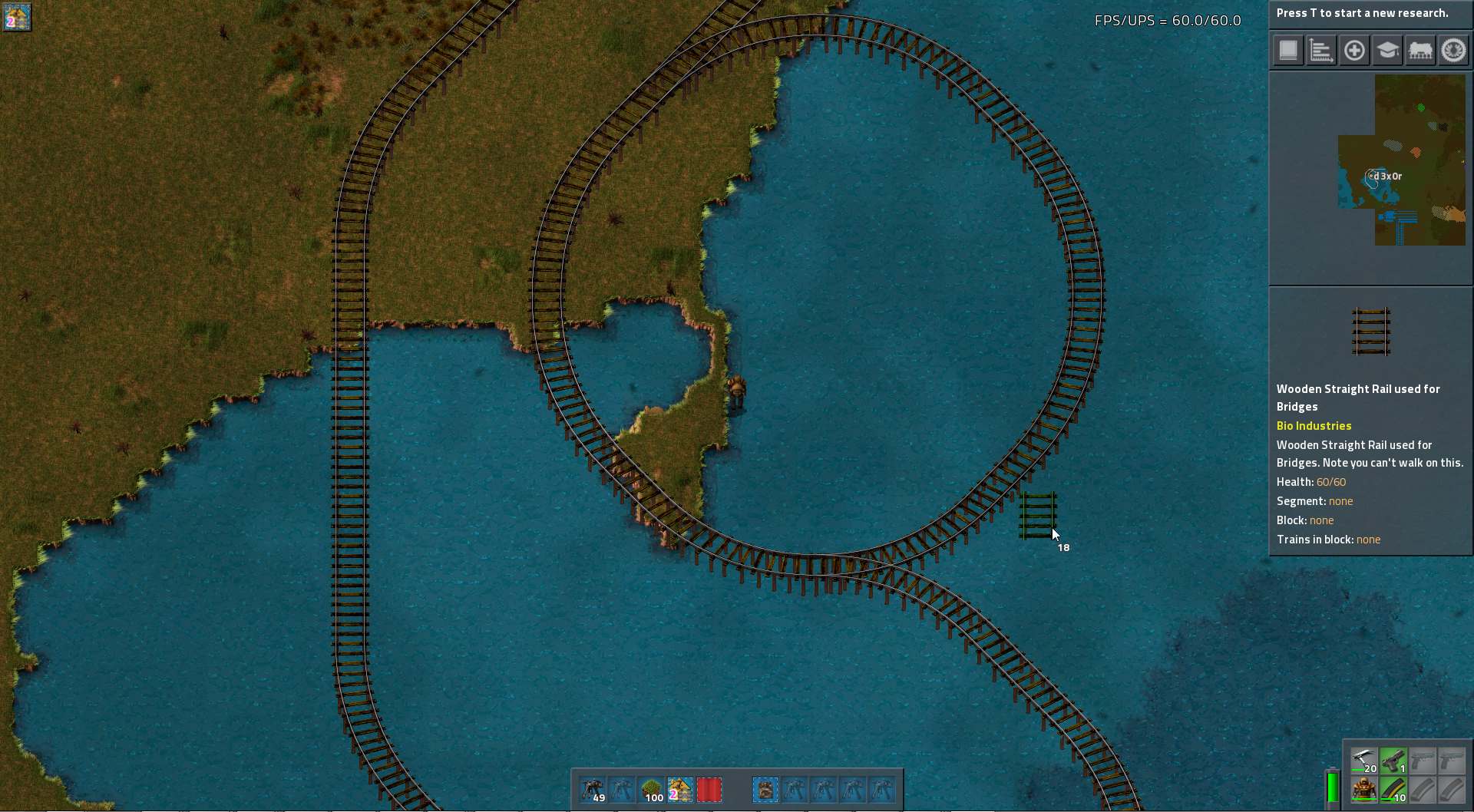The height and width of the screenshot is (812, 1474).
Task: Open the trains overview locomotive button
Action: 1420,51
